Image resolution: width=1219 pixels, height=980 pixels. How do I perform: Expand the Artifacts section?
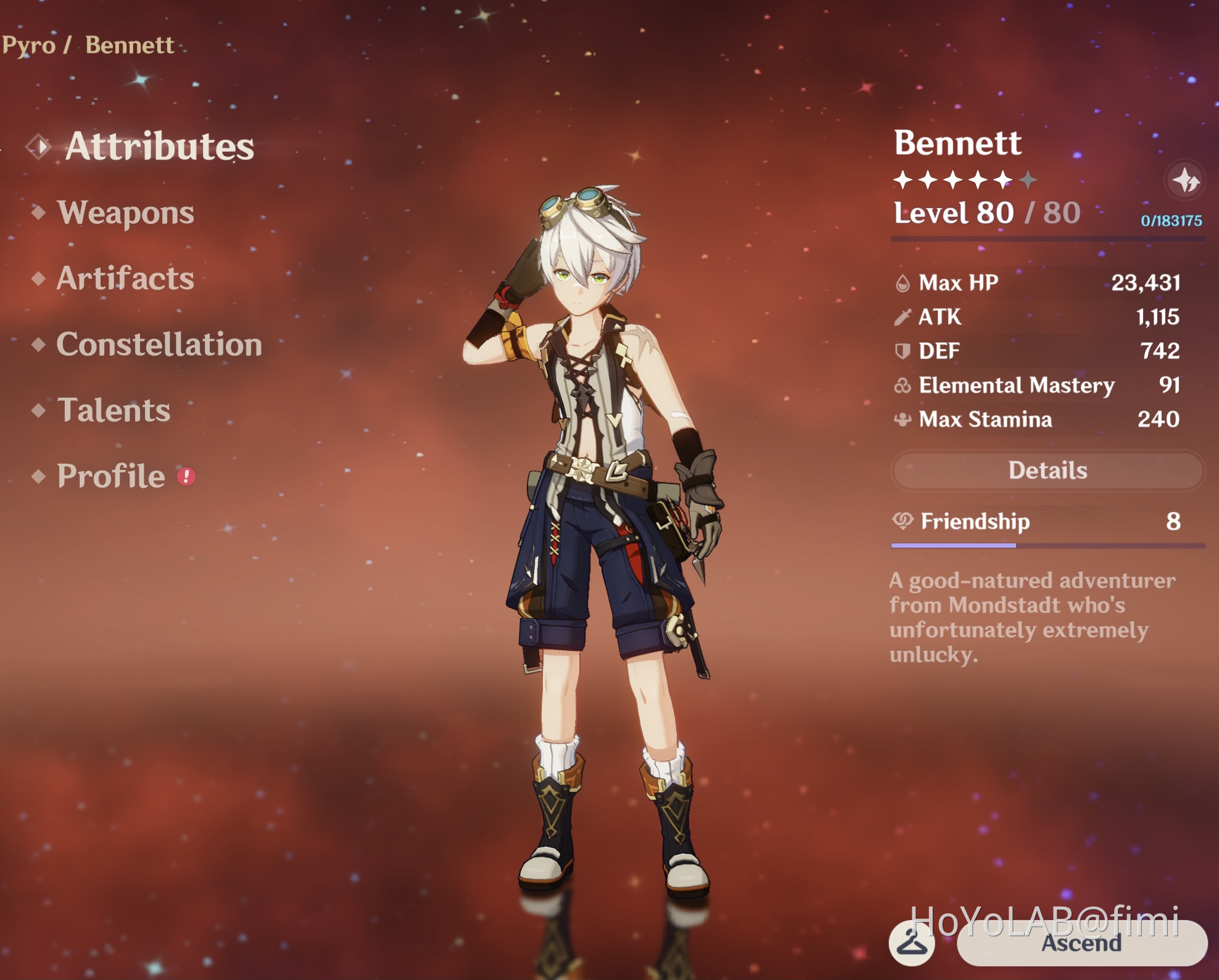click(x=125, y=278)
